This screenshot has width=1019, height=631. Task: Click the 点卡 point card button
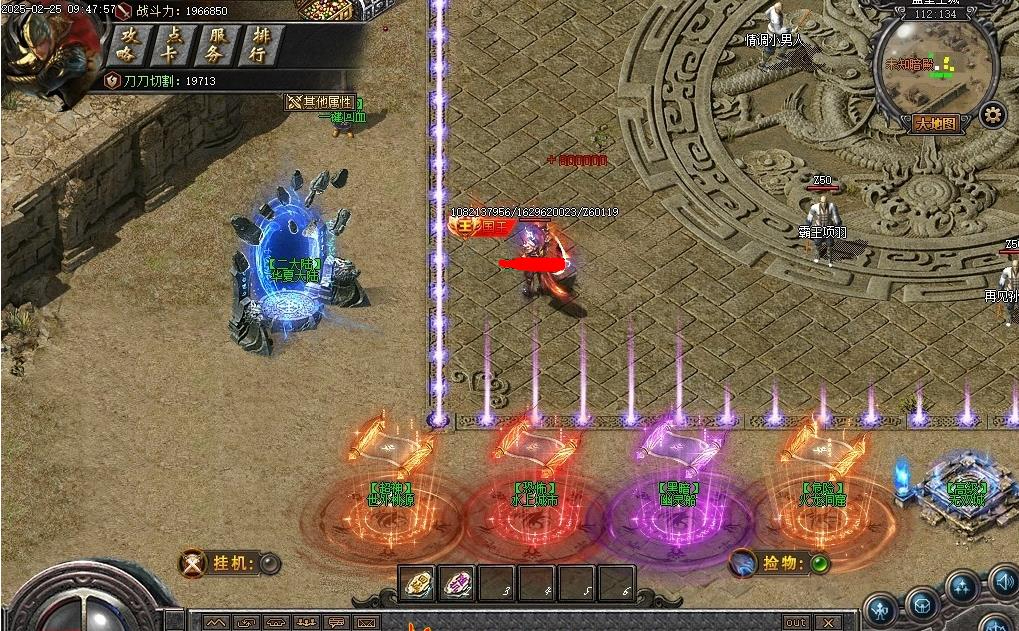(170, 45)
